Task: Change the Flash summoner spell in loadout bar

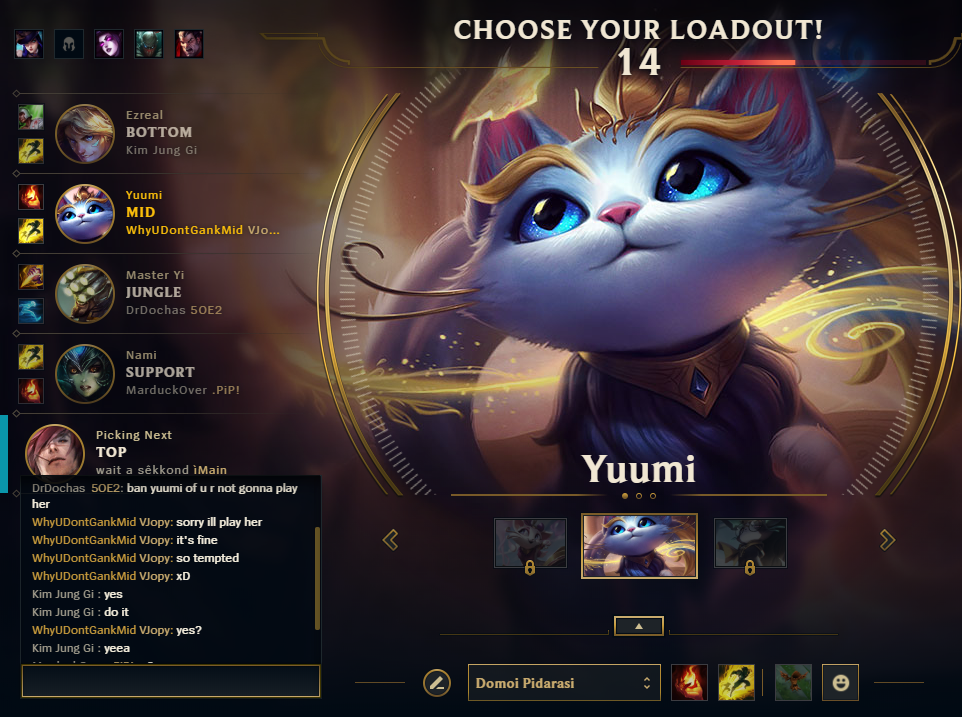Action: pos(736,683)
